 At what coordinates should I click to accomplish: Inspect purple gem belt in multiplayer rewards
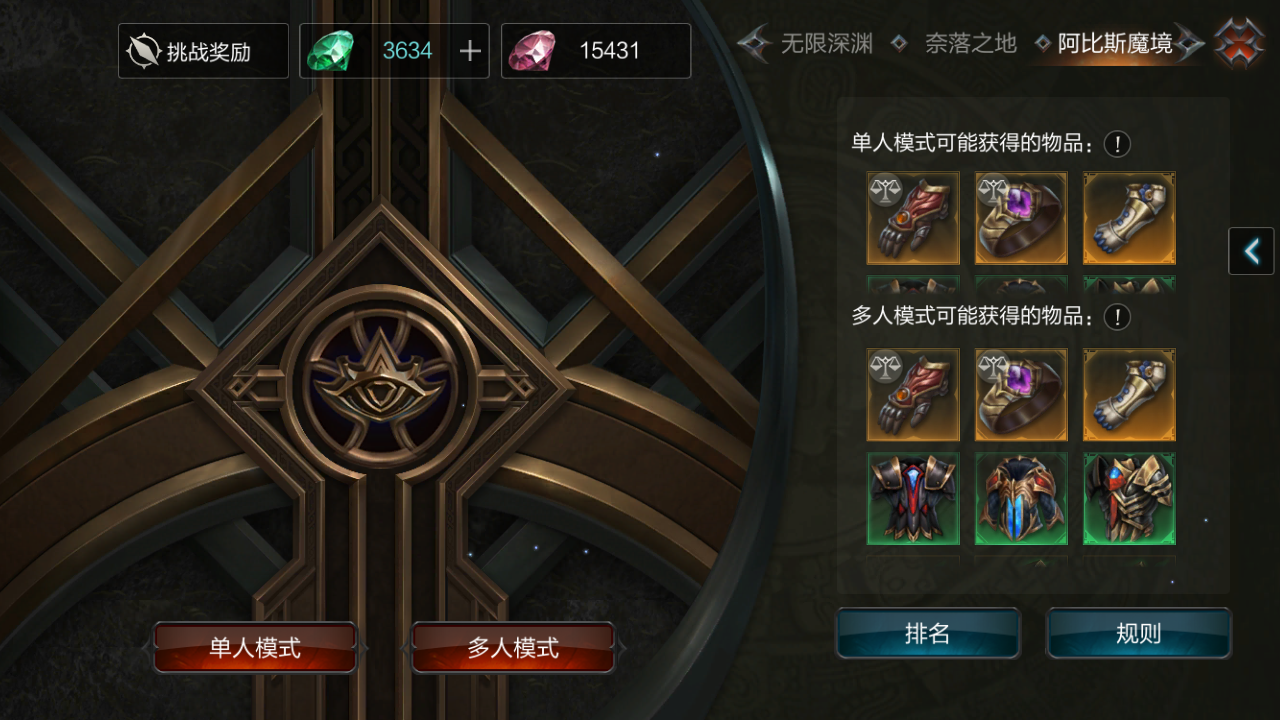[x=1021, y=394]
